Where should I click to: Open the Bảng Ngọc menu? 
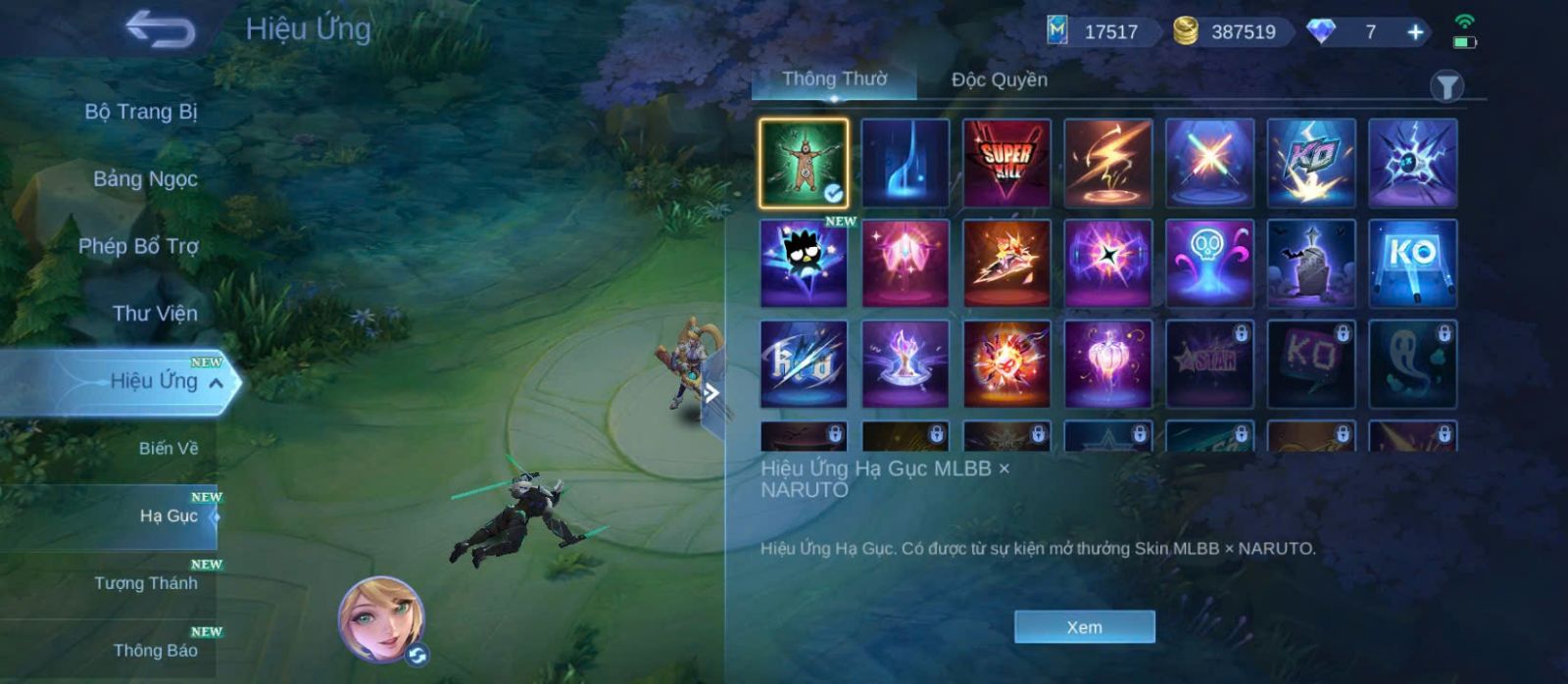145,179
